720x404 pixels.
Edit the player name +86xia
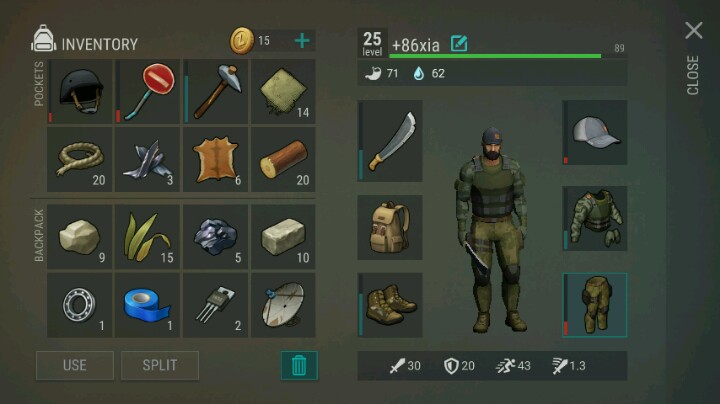[x=459, y=43]
